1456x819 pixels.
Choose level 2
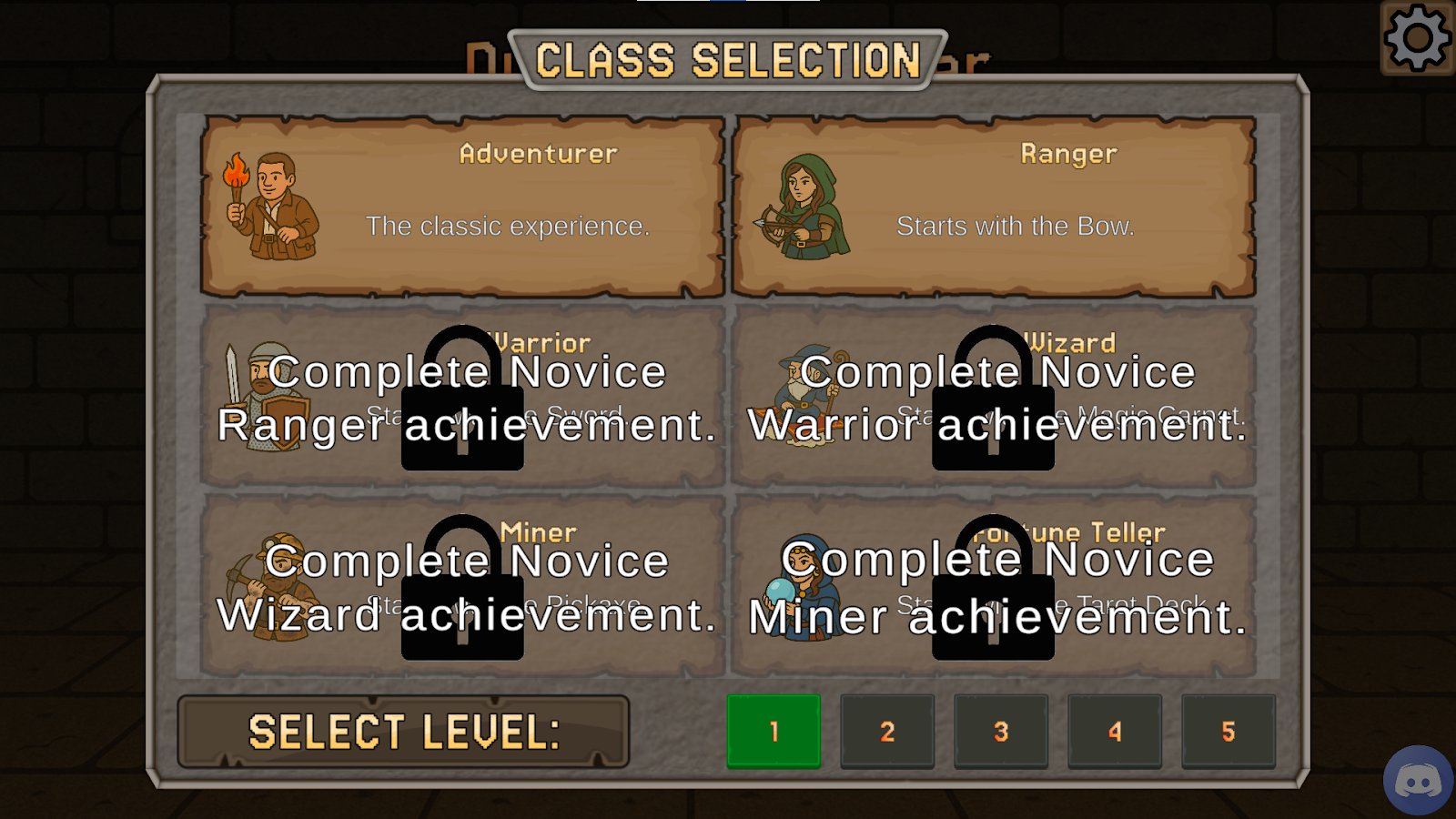pyautogui.click(x=887, y=732)
